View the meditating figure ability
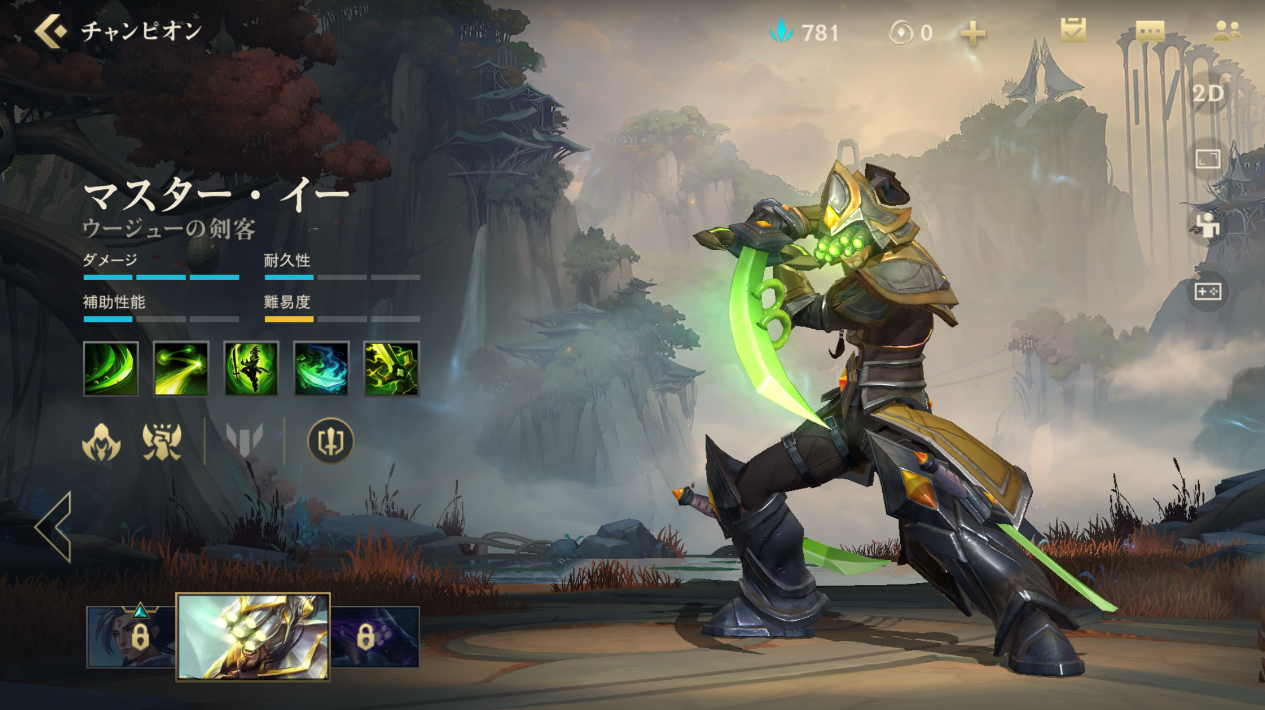The image size is (1265, 710). (251, 368)
